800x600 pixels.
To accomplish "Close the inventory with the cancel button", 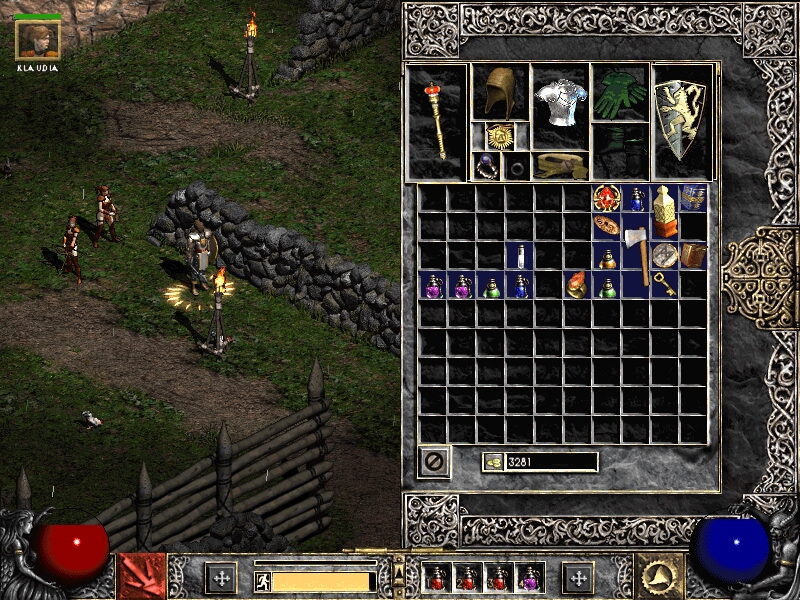I will [434, 462].
